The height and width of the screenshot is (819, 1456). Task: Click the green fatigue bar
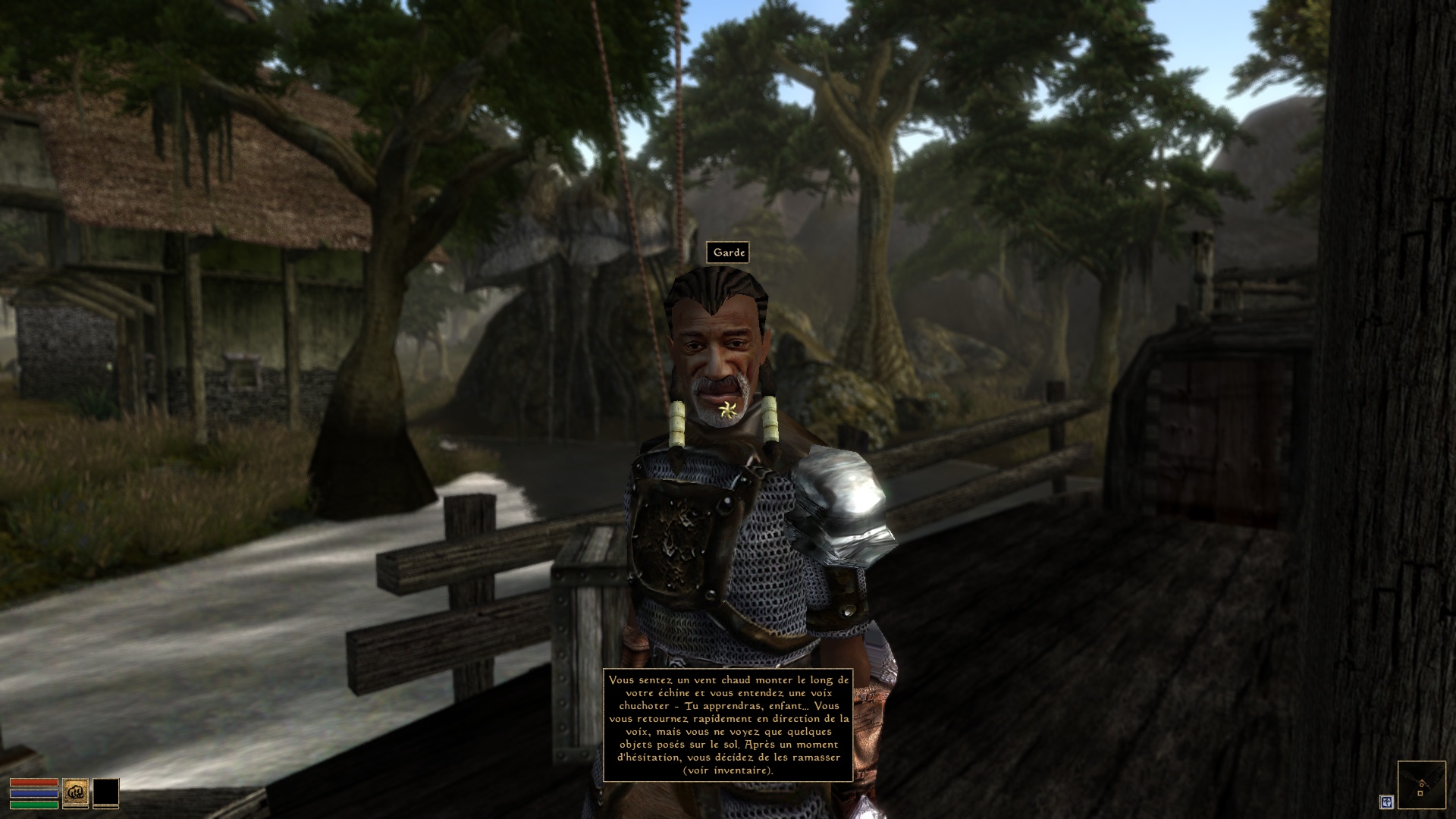tap(34, 805)
